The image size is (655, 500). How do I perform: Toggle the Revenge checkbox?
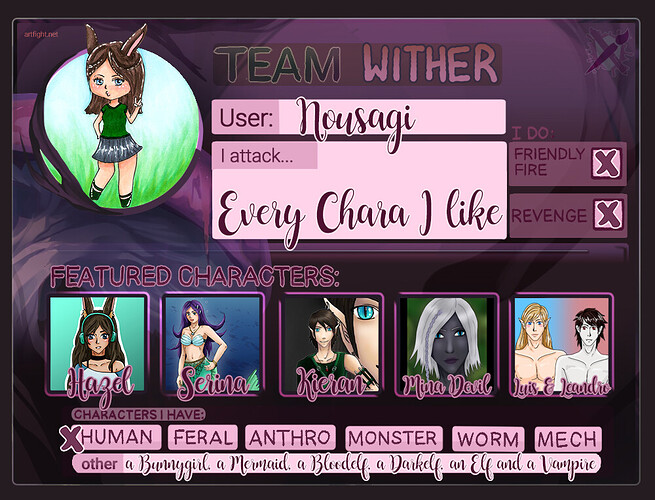pyautogui.click(x=603, y=215)
